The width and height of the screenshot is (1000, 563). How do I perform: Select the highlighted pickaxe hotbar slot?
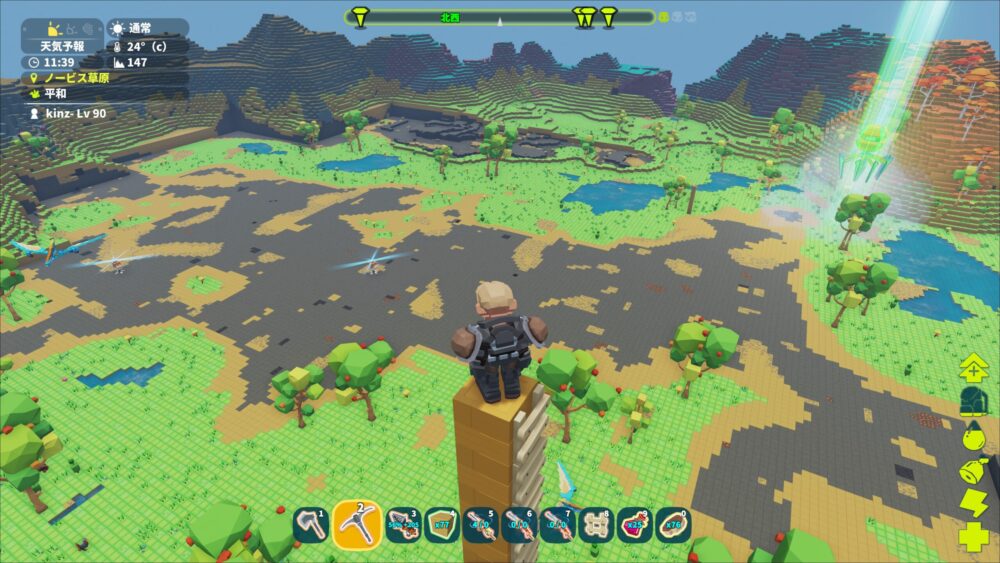358,525
